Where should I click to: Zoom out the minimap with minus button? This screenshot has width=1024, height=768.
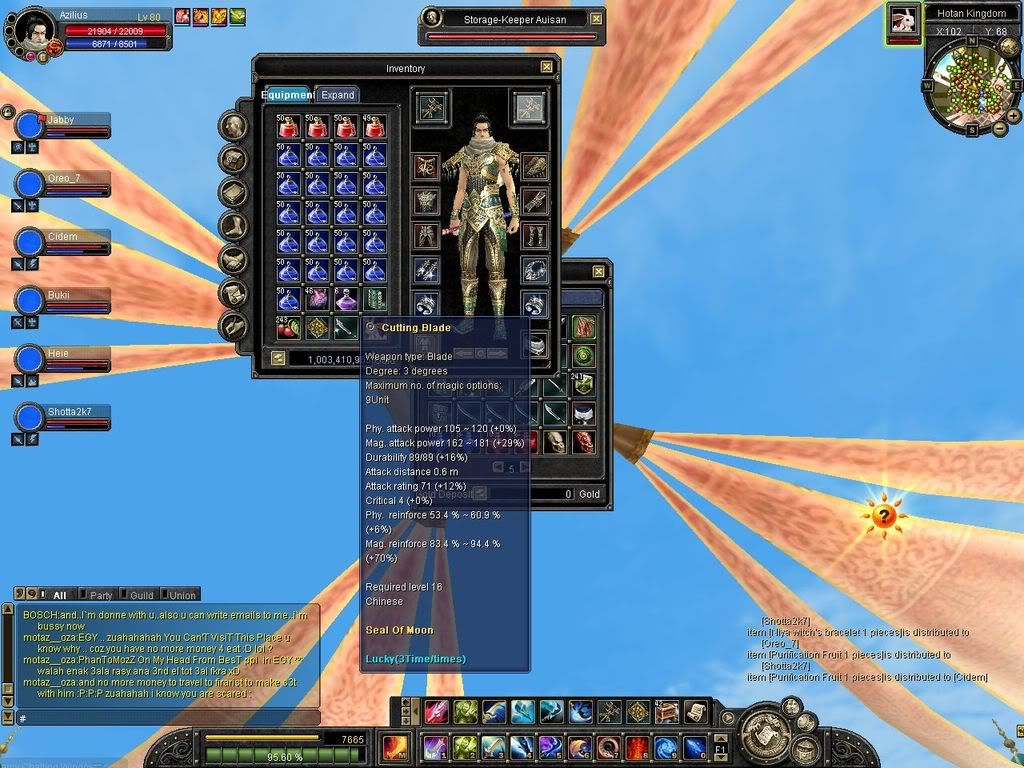pyautogui.click(x=999, y=128)
